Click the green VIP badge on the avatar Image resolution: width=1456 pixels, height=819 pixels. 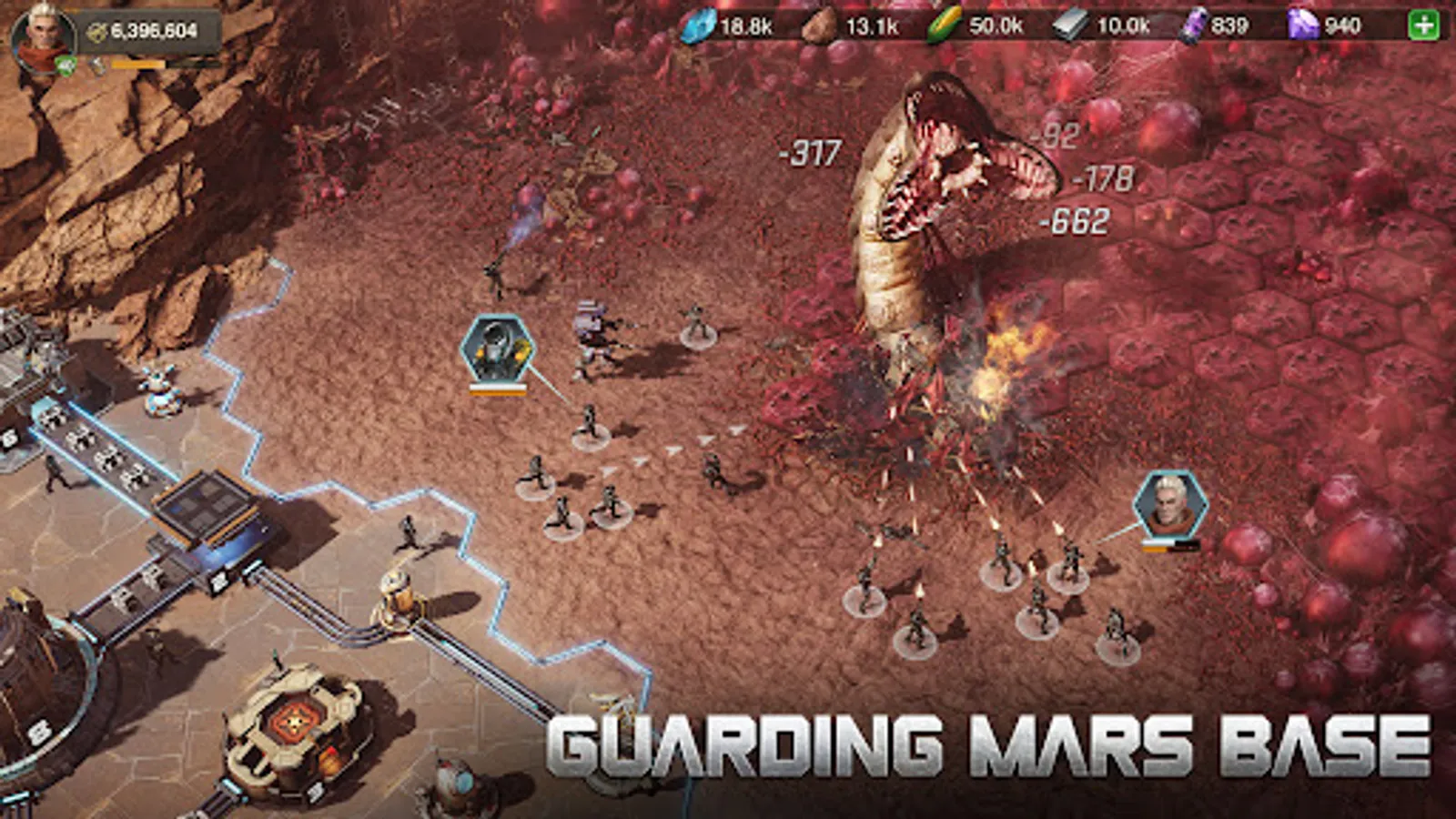(x=66, y=66)
